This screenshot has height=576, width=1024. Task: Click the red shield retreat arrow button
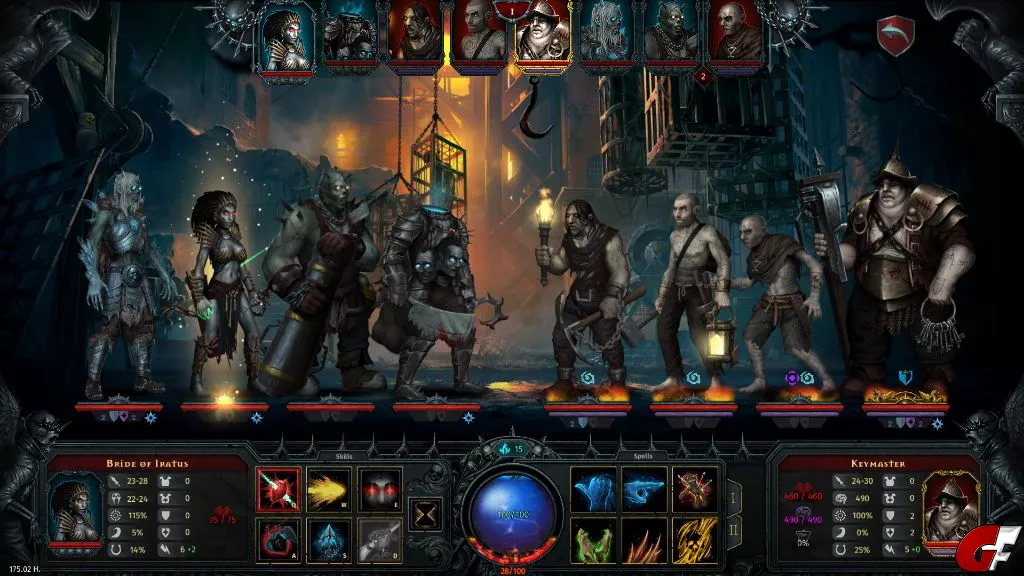click(x=895, y=35)
